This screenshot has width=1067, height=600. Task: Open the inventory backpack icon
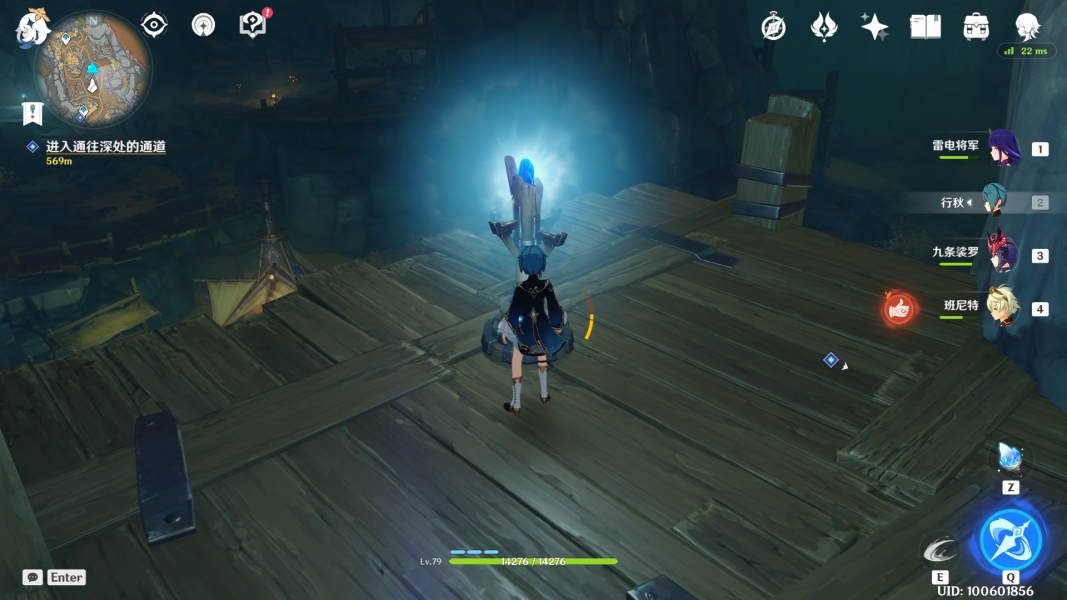pyautogui.click(x=976, y=27)
